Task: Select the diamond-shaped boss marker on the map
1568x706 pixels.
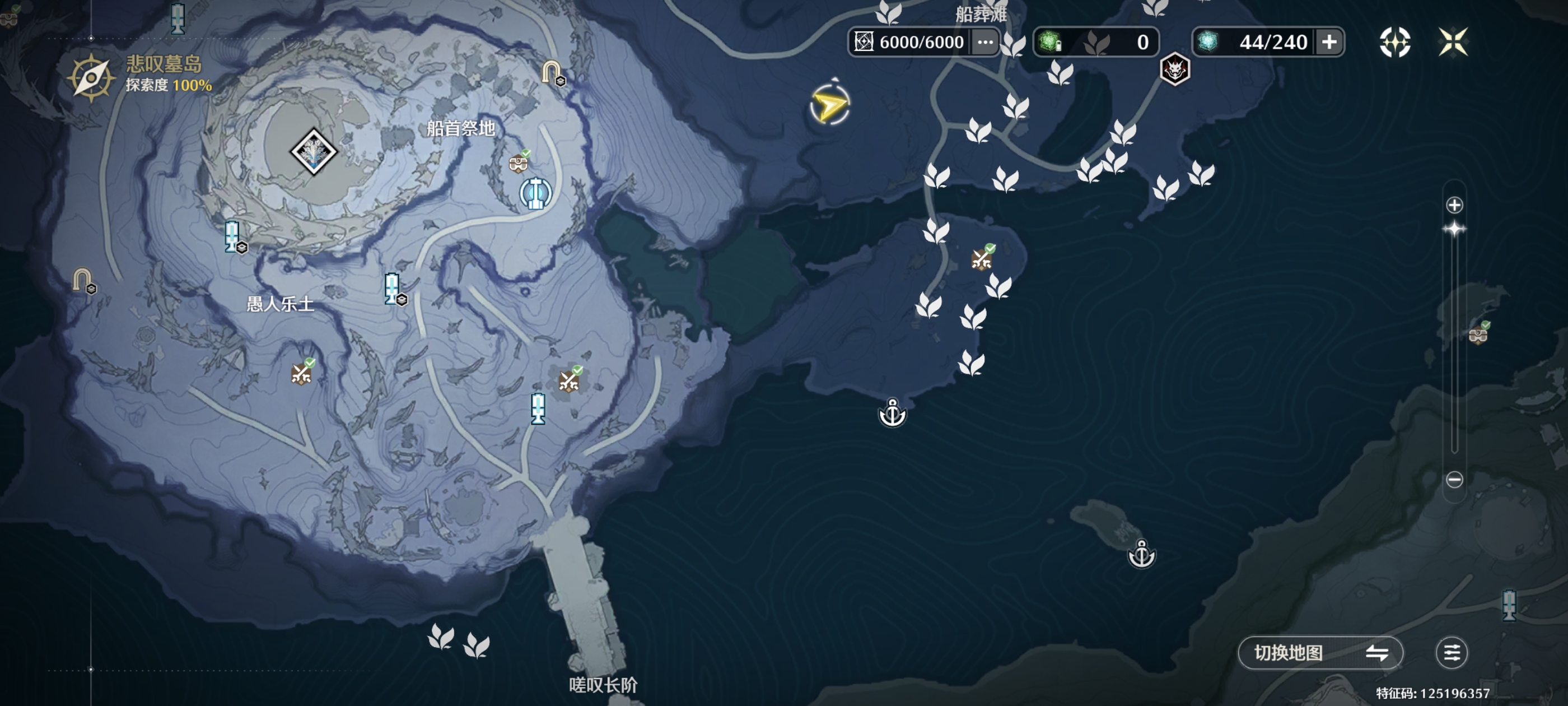Action: [x=314, y=152]
